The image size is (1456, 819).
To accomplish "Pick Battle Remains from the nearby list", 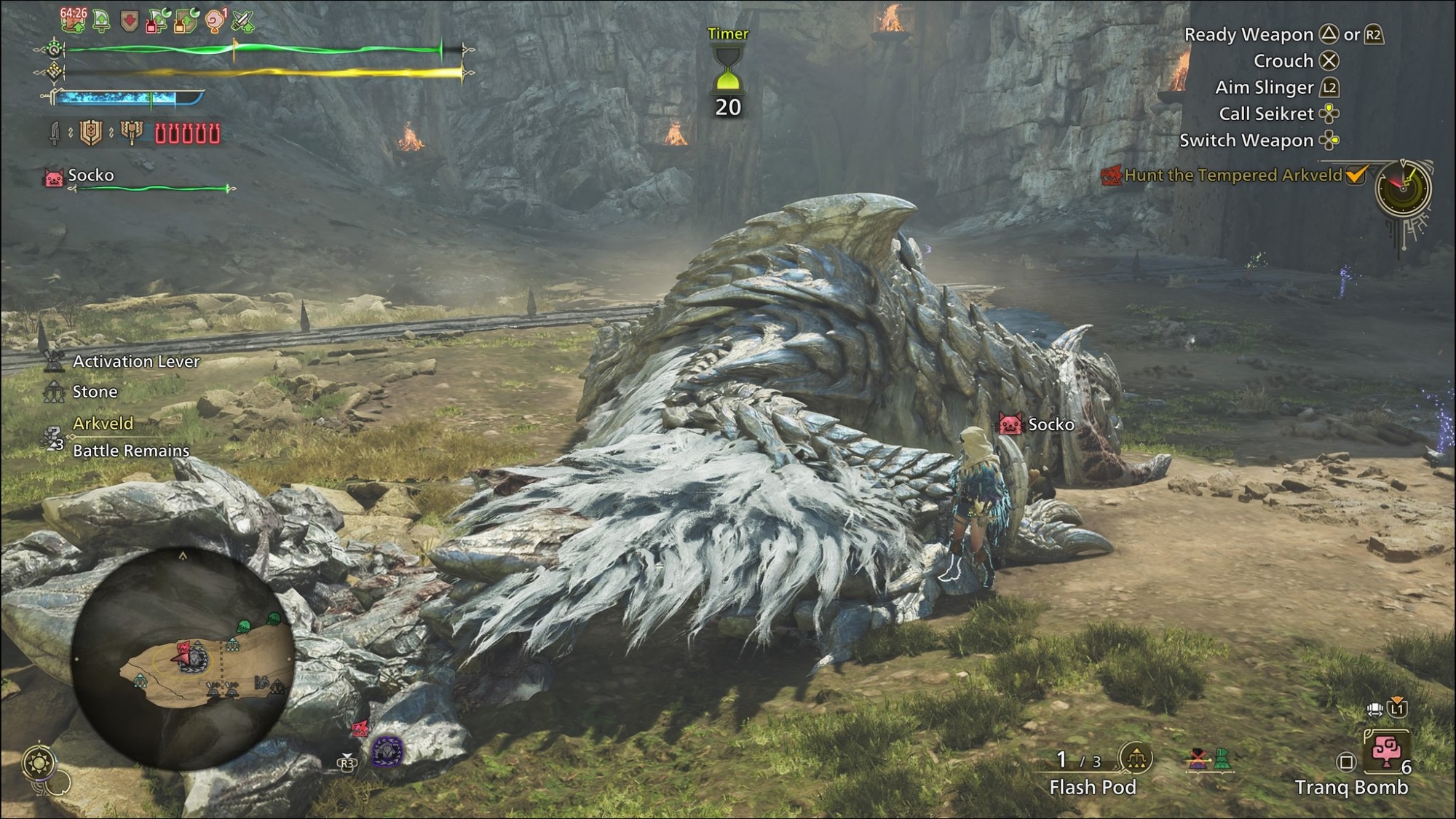I will [131, 451].
